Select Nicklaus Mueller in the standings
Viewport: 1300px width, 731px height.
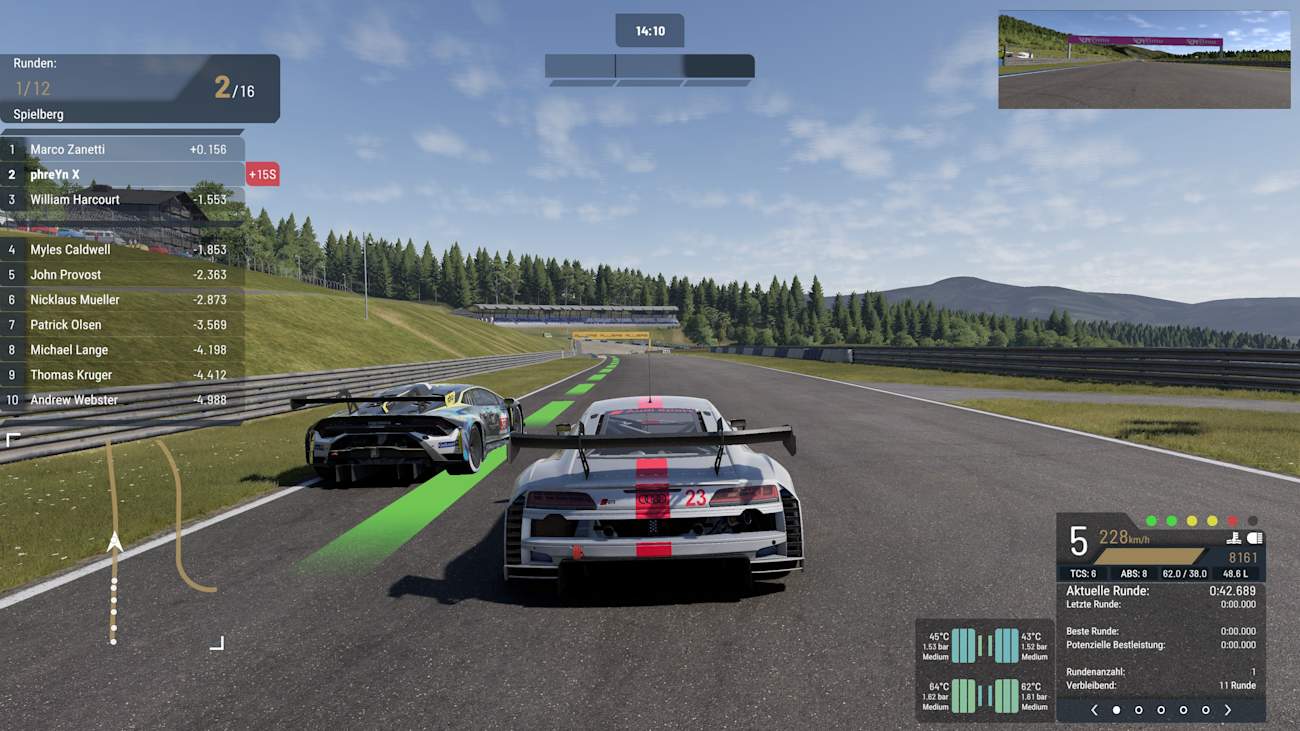click(122, 300)
